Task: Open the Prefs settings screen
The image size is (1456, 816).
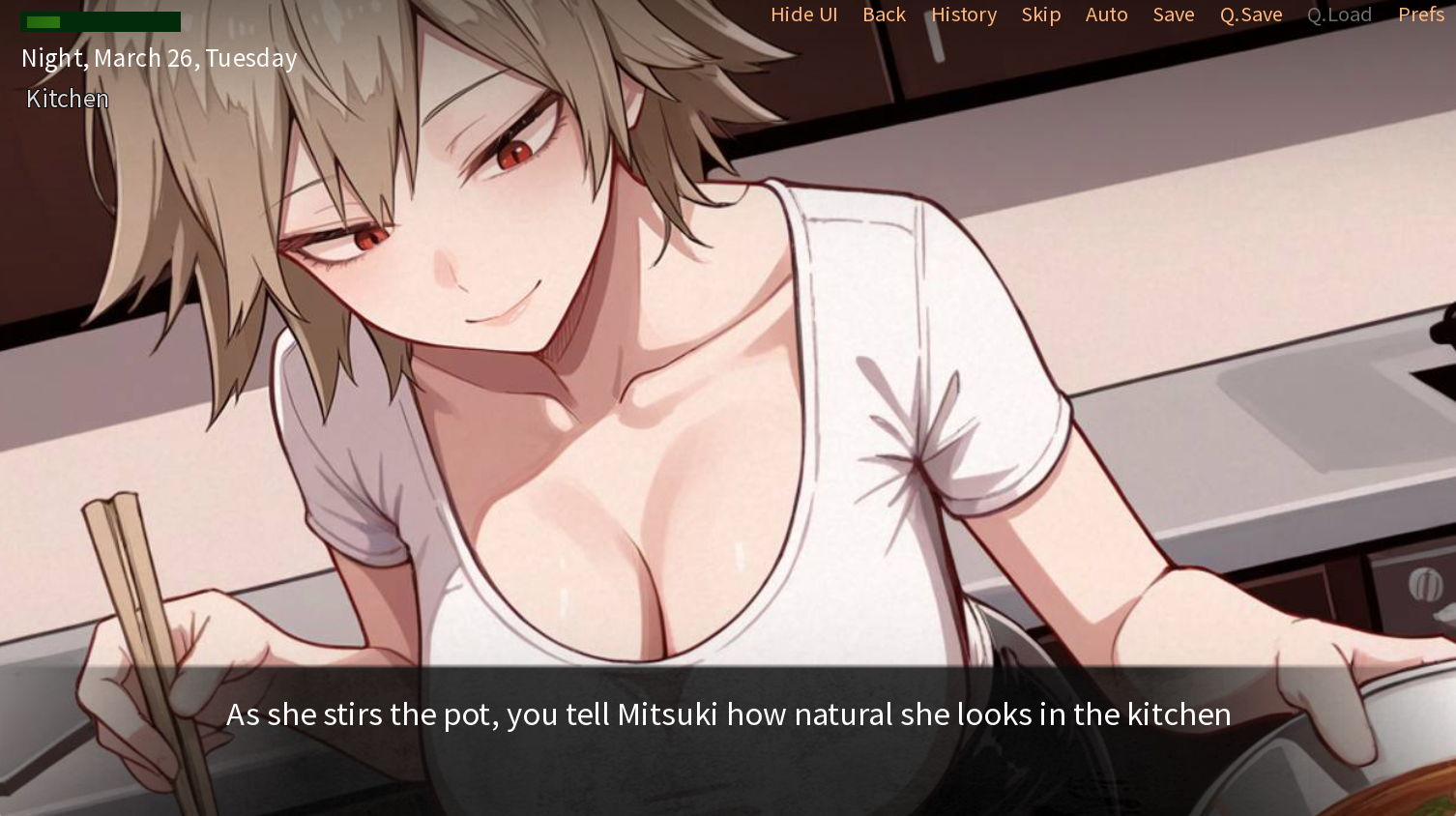Action: (1421, 15)
